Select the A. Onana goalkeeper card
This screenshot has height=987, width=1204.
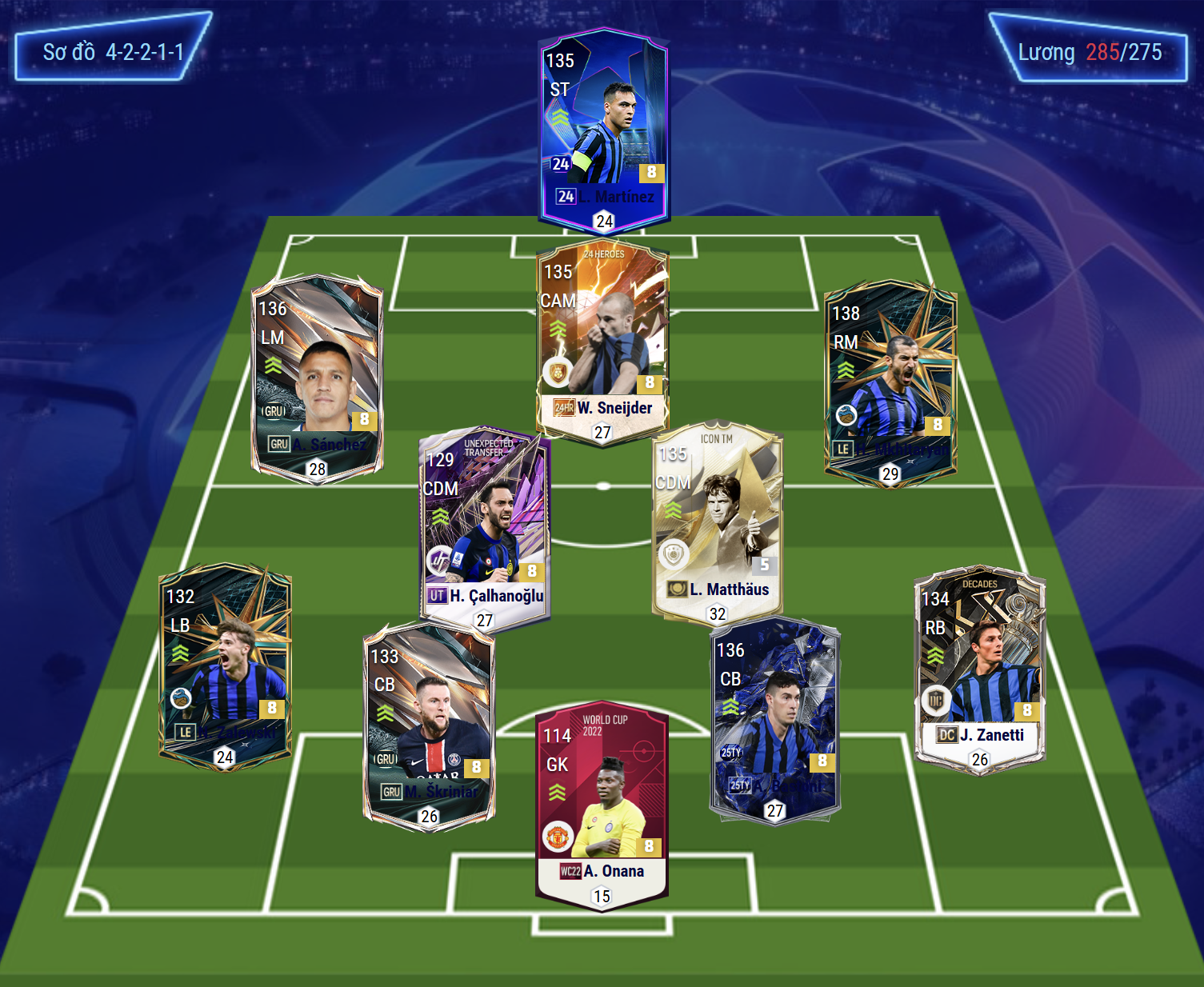(x=602, y=804)
